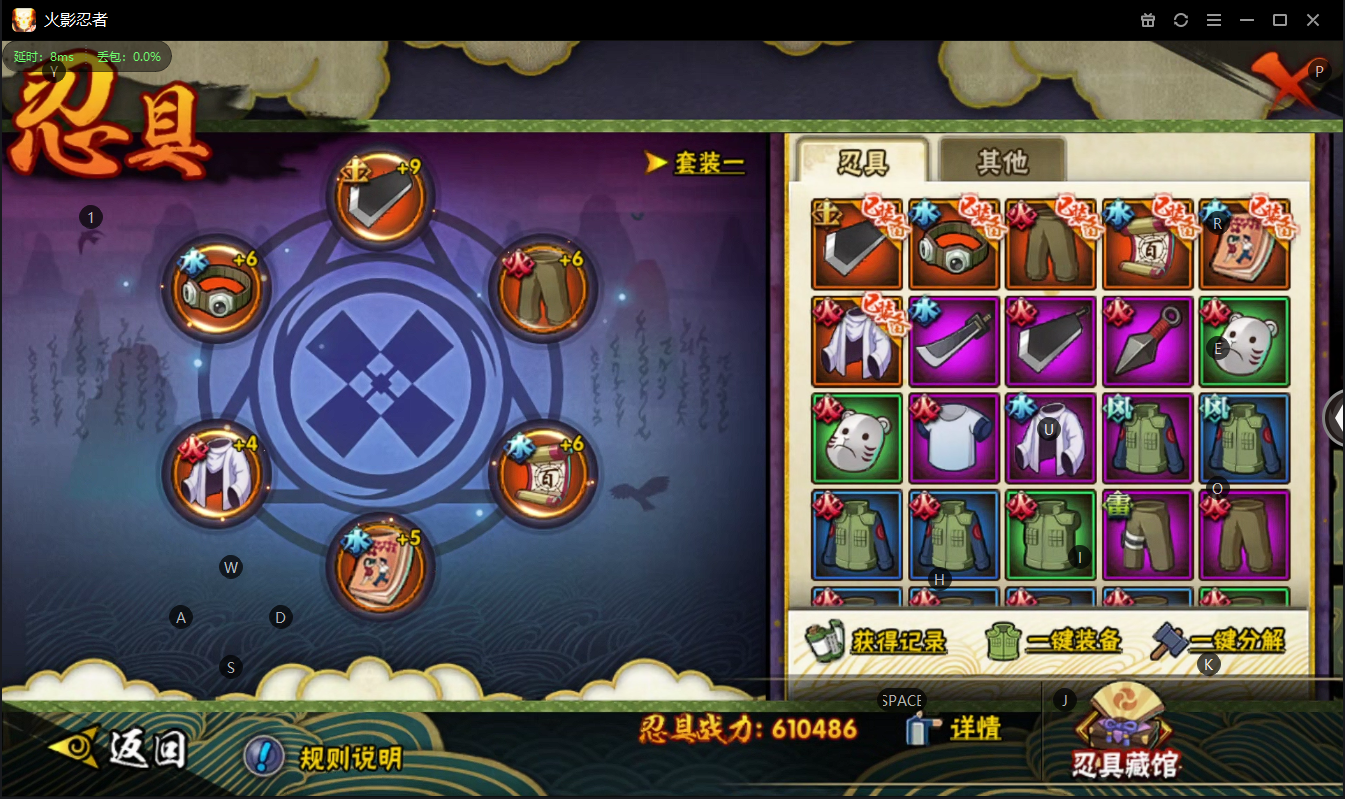Select the equipped +6 trousers slot
Viewport: 1345px width, 799px height.
click(x=545, y=288)
